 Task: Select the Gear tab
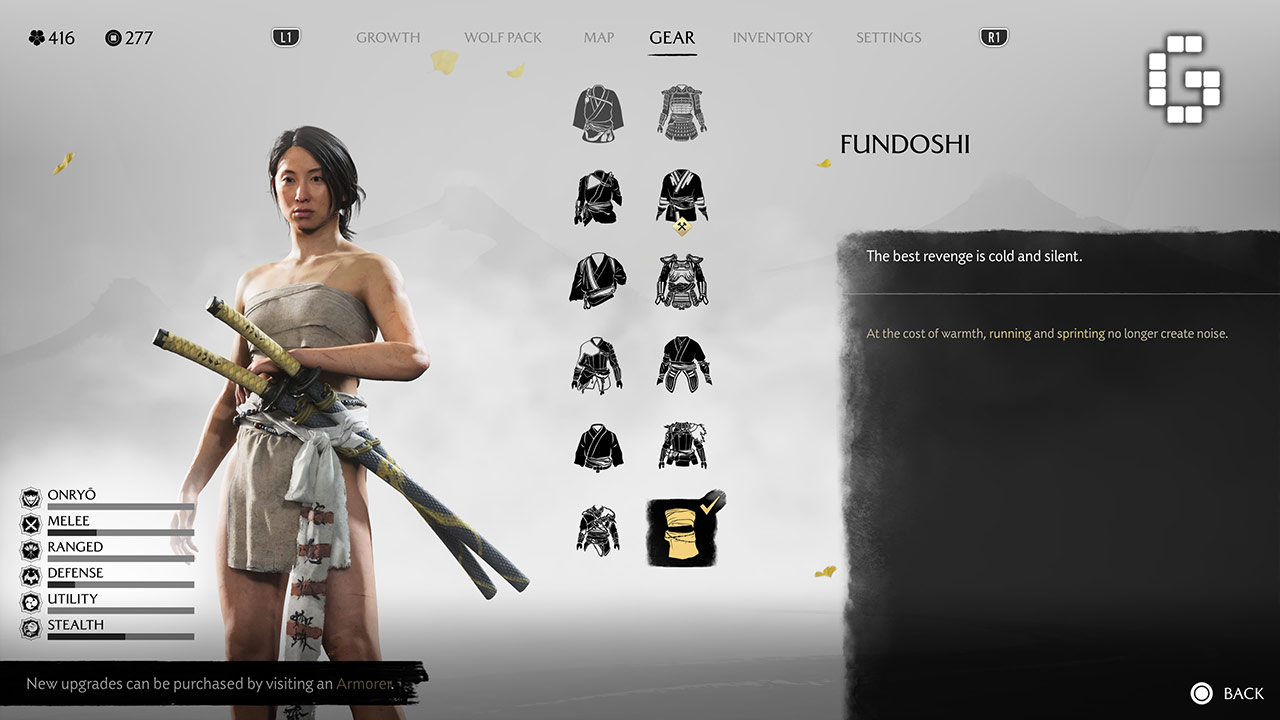pos(672,38)
